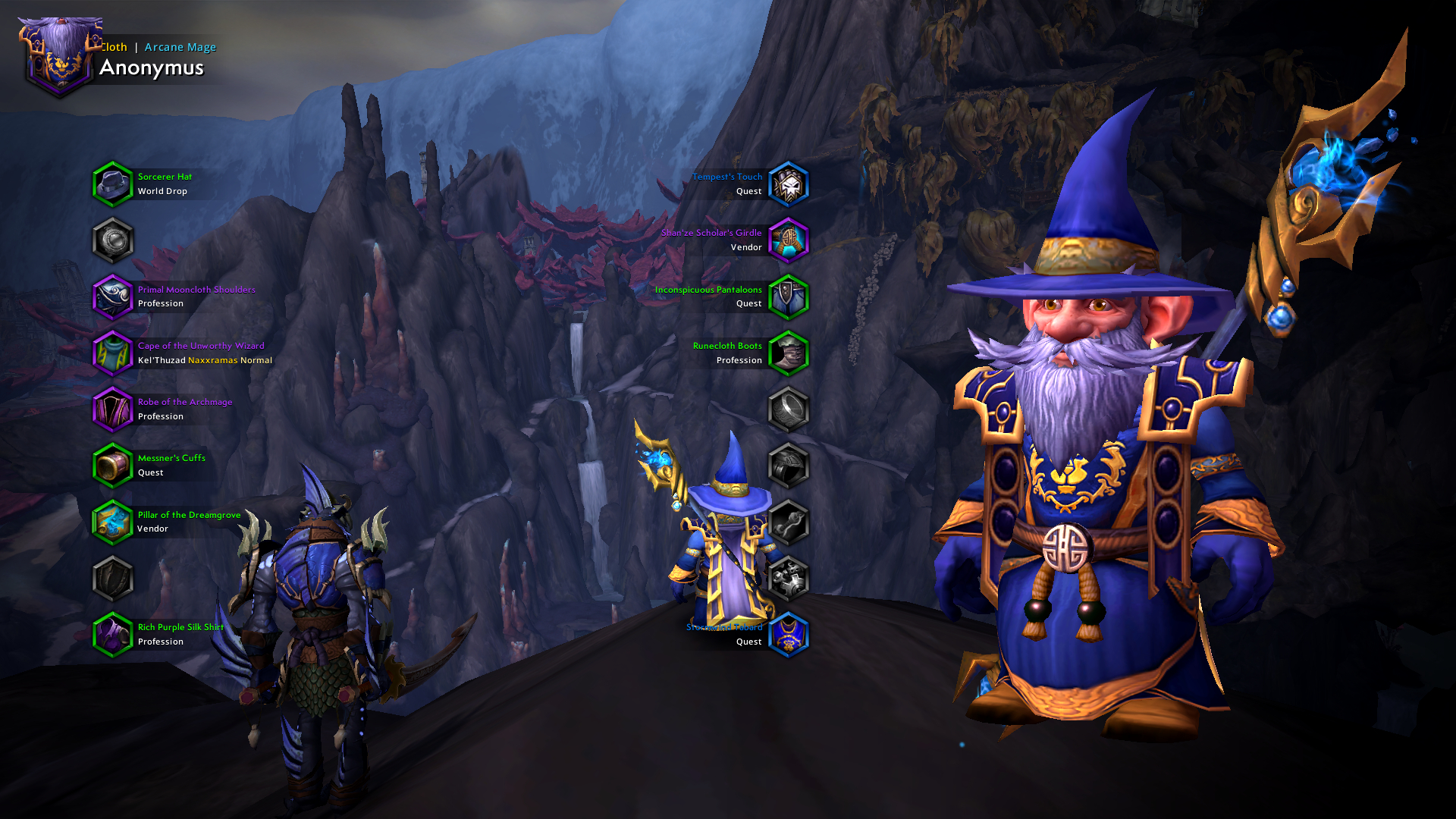Click the empty gear trinket slot icon

pos(789,579)
